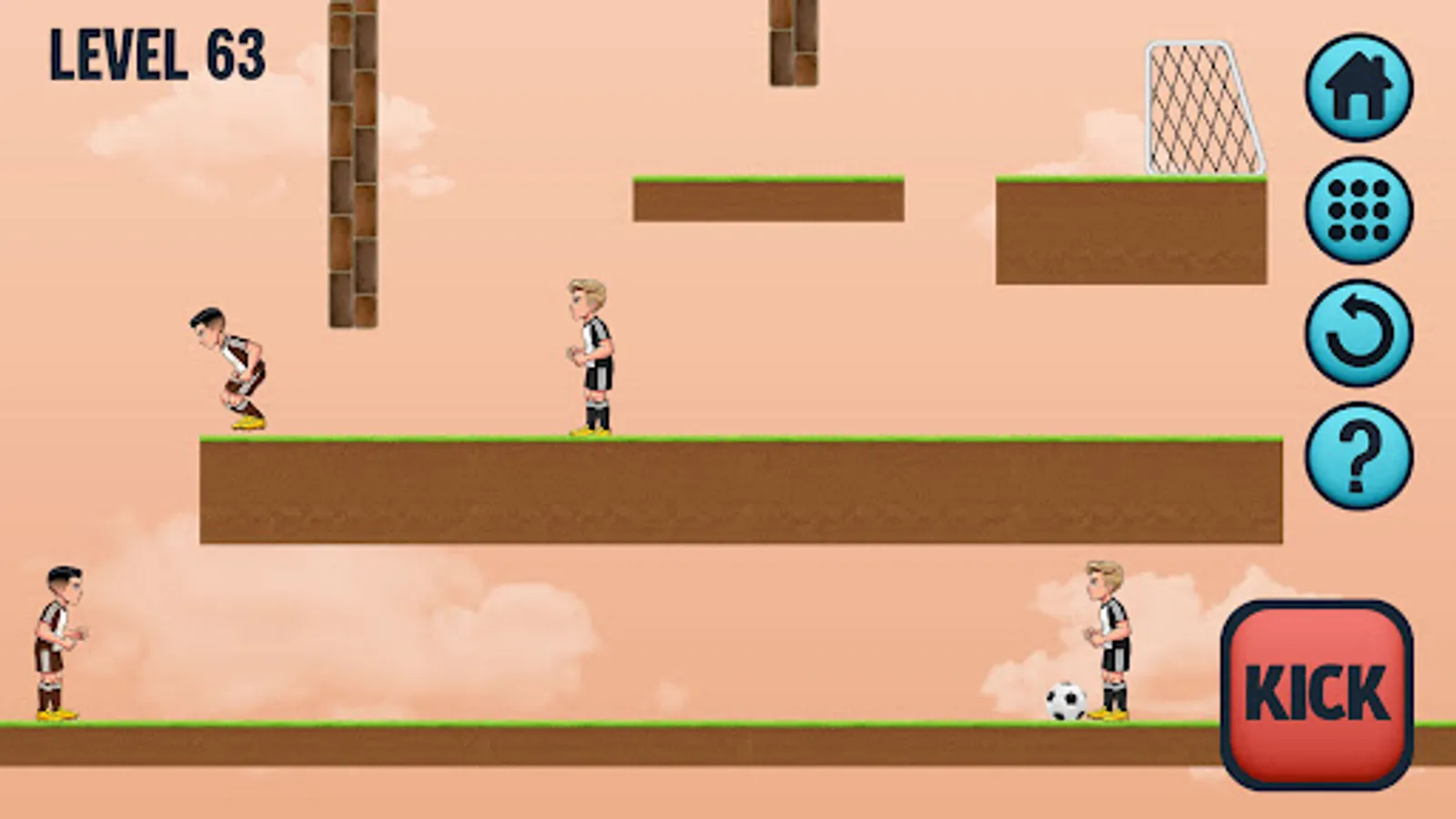Click the tall brick column on the left

click(x=351, y=164)
